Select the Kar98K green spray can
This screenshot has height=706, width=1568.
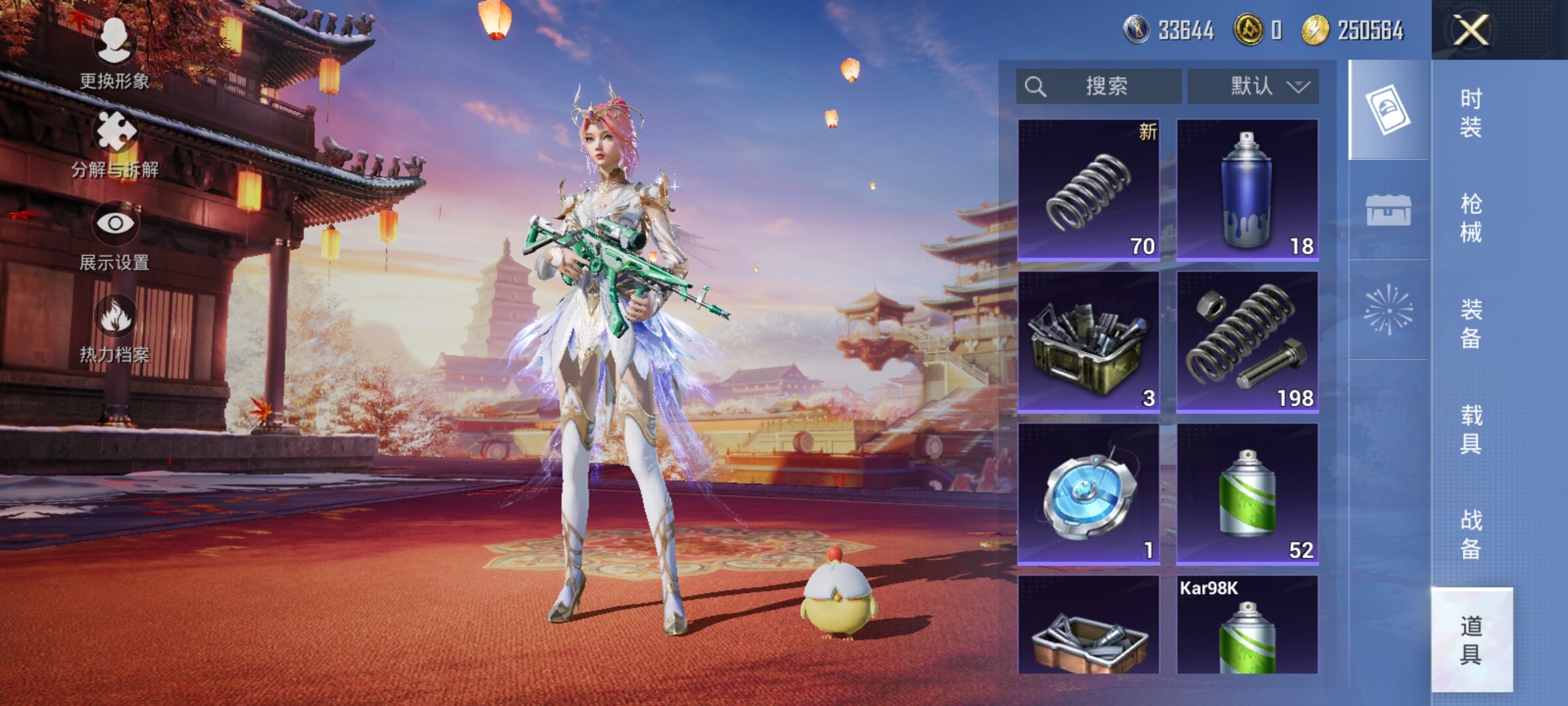(x=1247, y=626)
